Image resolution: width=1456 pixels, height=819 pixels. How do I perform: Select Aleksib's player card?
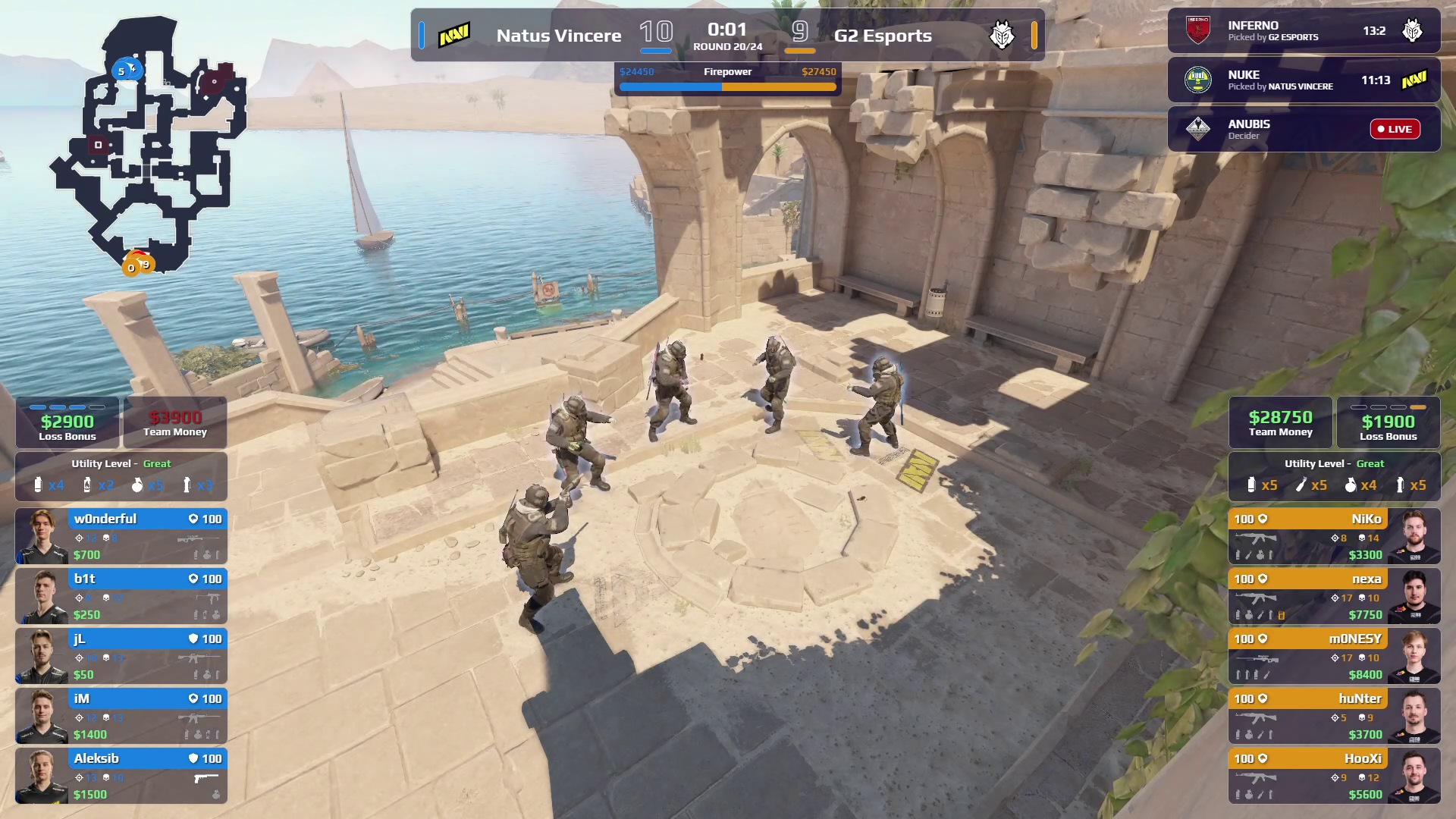121,776
